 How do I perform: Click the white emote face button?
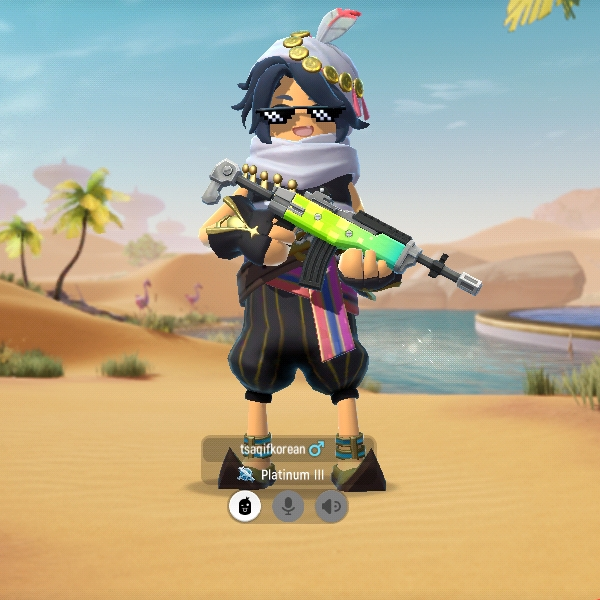pyautogui.click(x=245, y=506)
